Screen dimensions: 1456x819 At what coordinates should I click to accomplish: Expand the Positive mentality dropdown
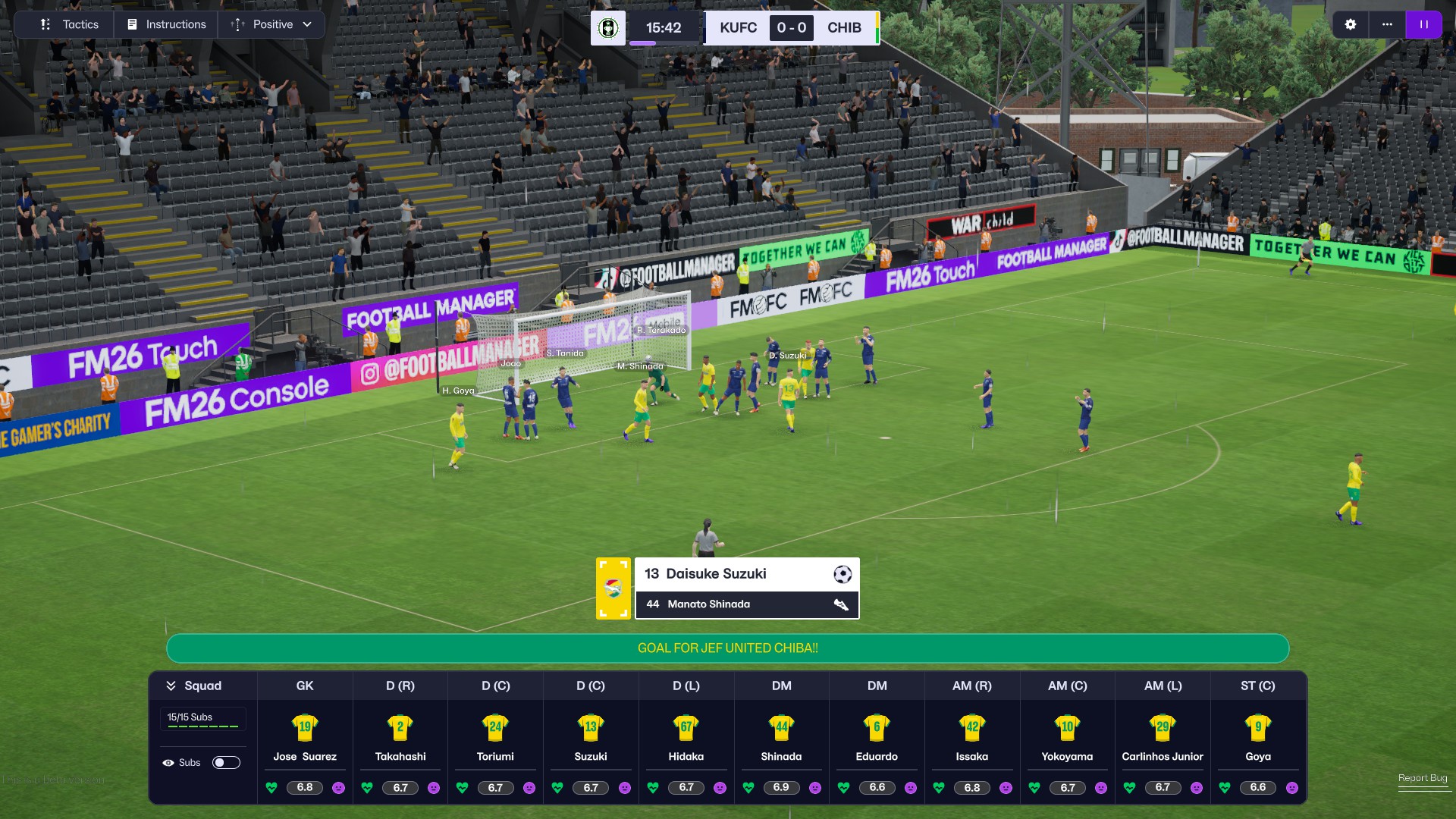coord(271,24)
